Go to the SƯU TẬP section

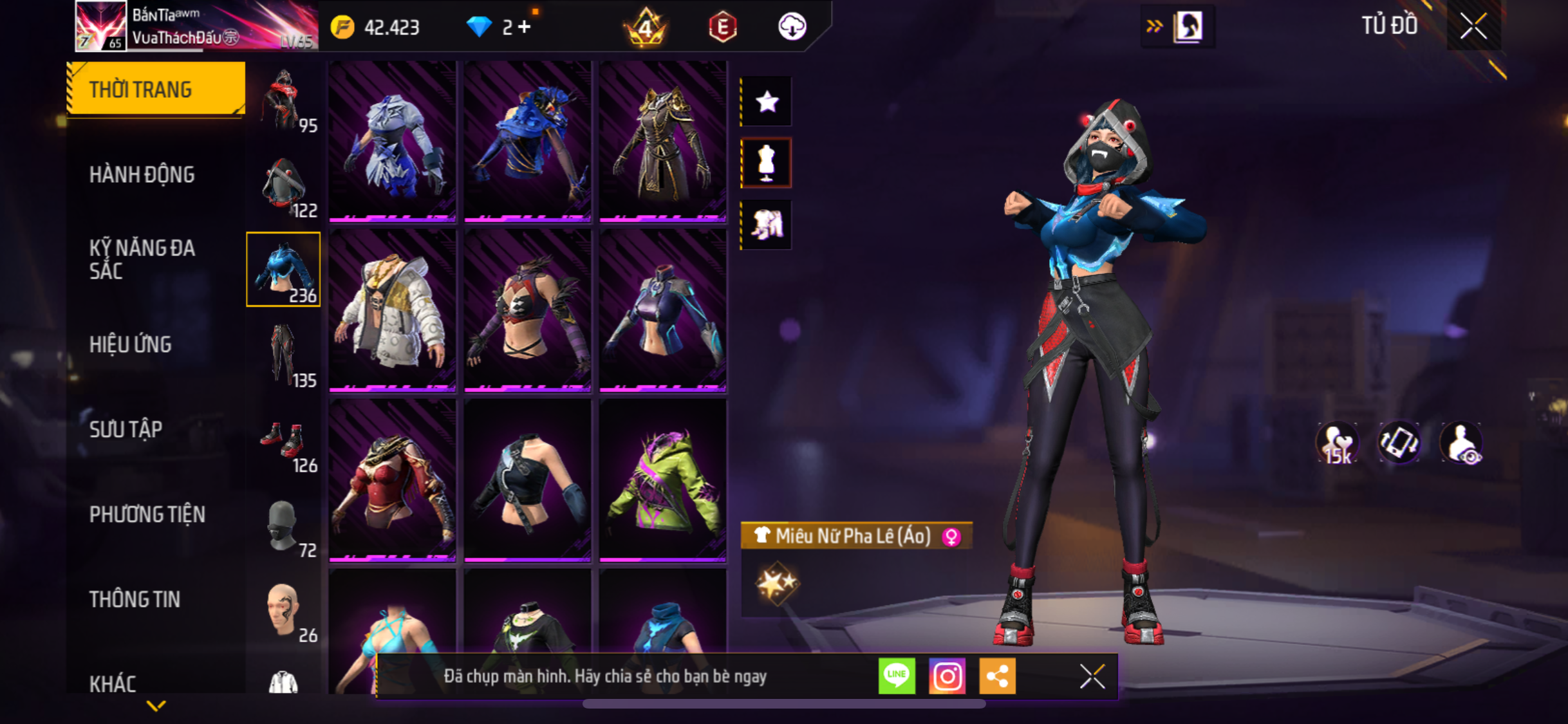tap(126, 429)
